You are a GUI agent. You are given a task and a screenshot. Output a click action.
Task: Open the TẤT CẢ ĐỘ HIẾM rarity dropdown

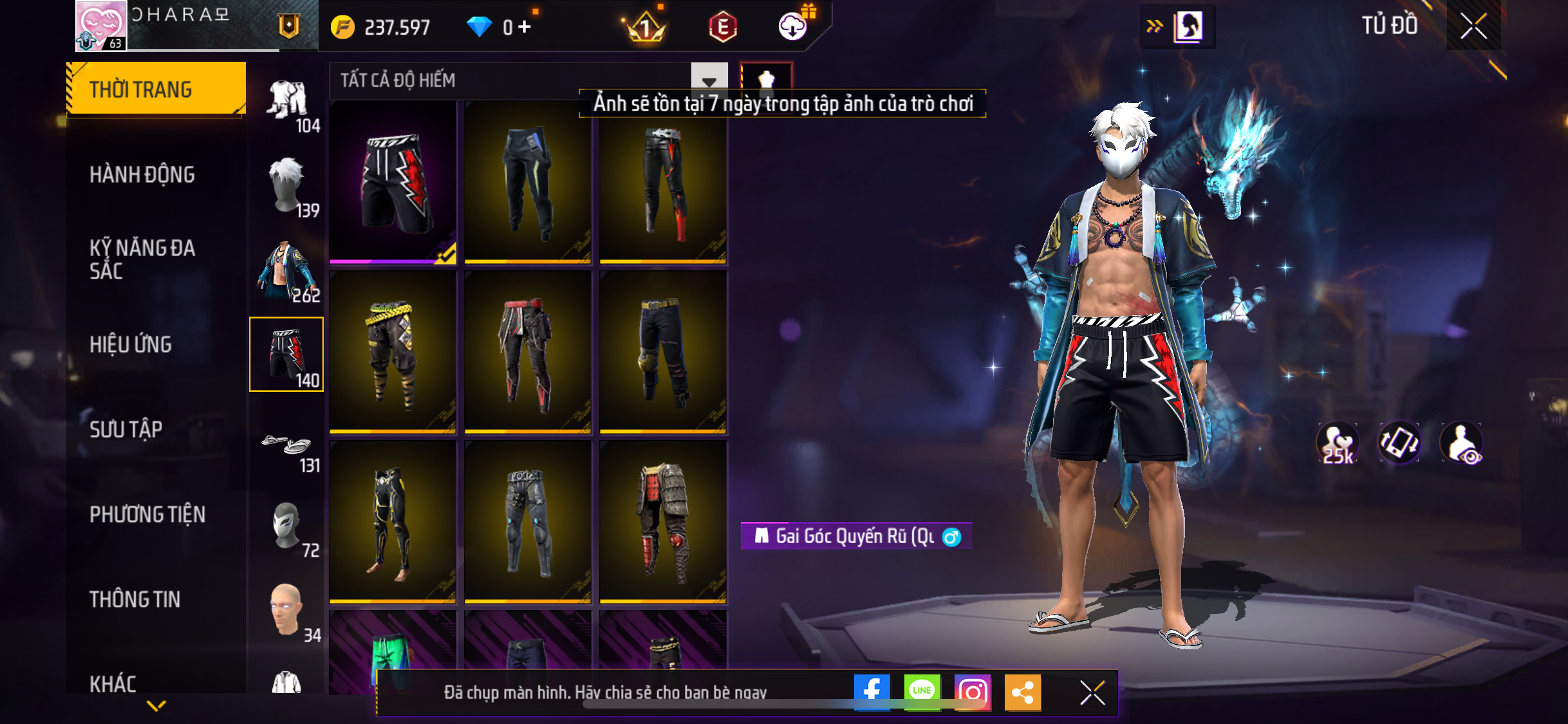coord(709,80)
